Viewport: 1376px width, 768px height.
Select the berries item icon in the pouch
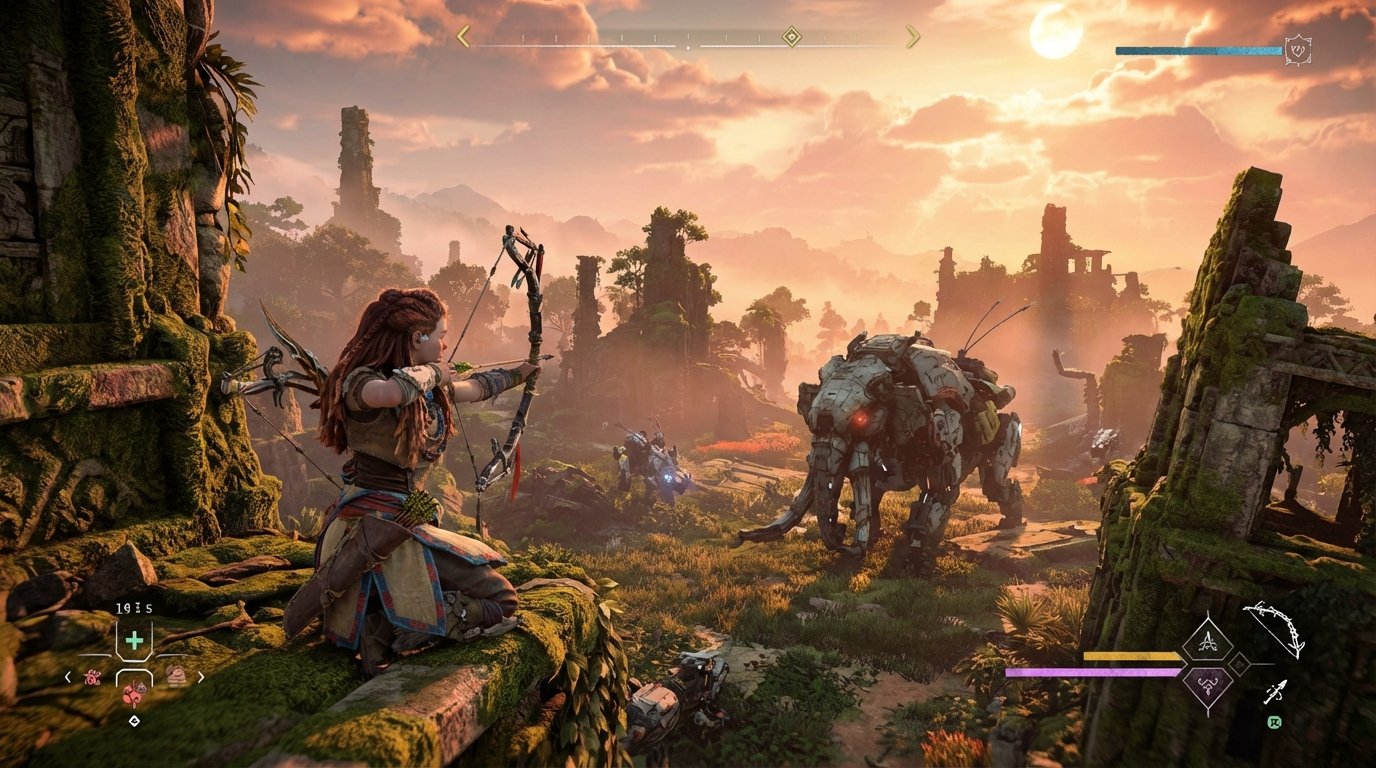(93, 677)
